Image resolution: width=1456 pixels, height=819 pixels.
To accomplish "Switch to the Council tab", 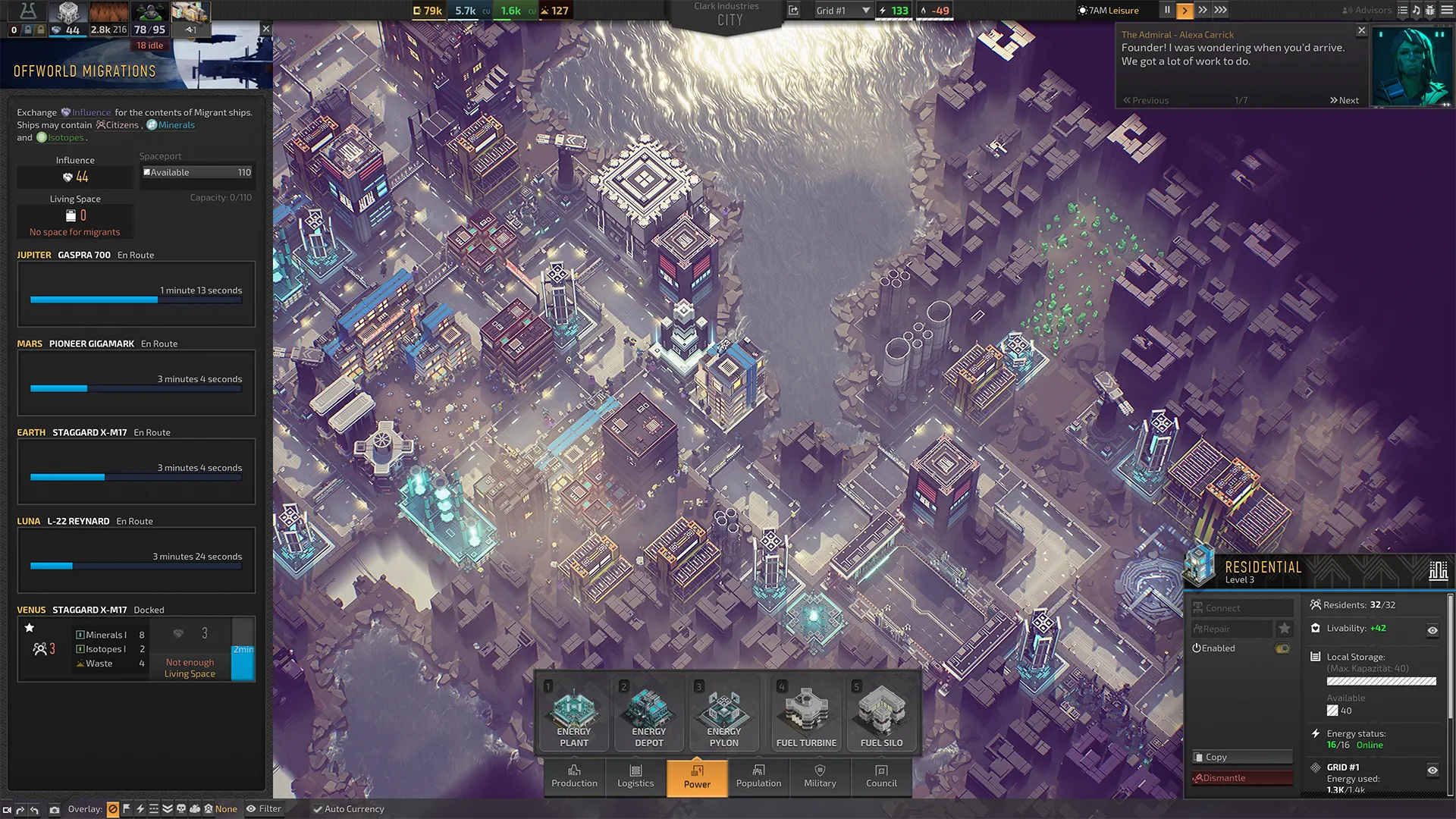I will click(x=881, y=777).
